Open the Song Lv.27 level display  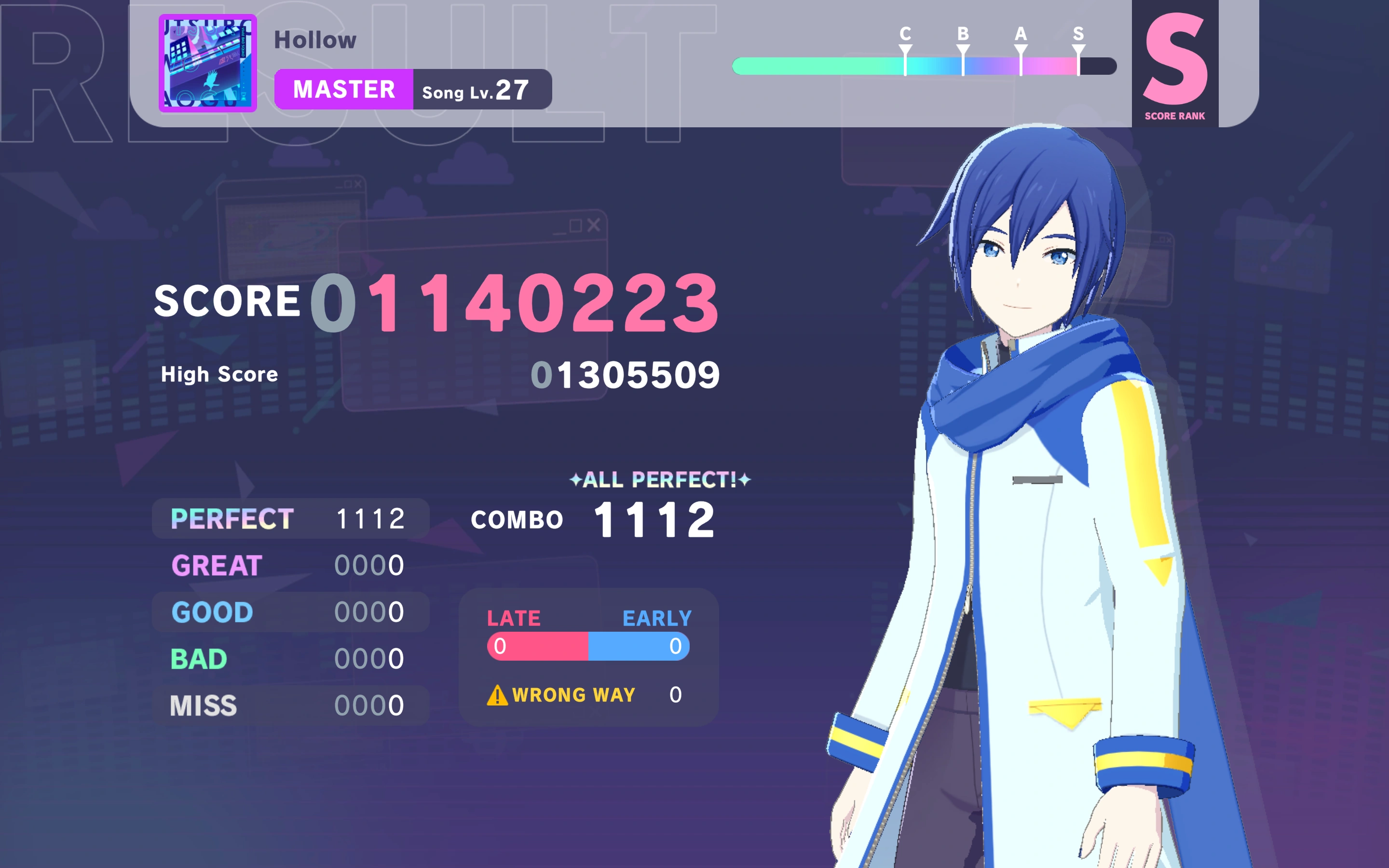click(480, 89)
